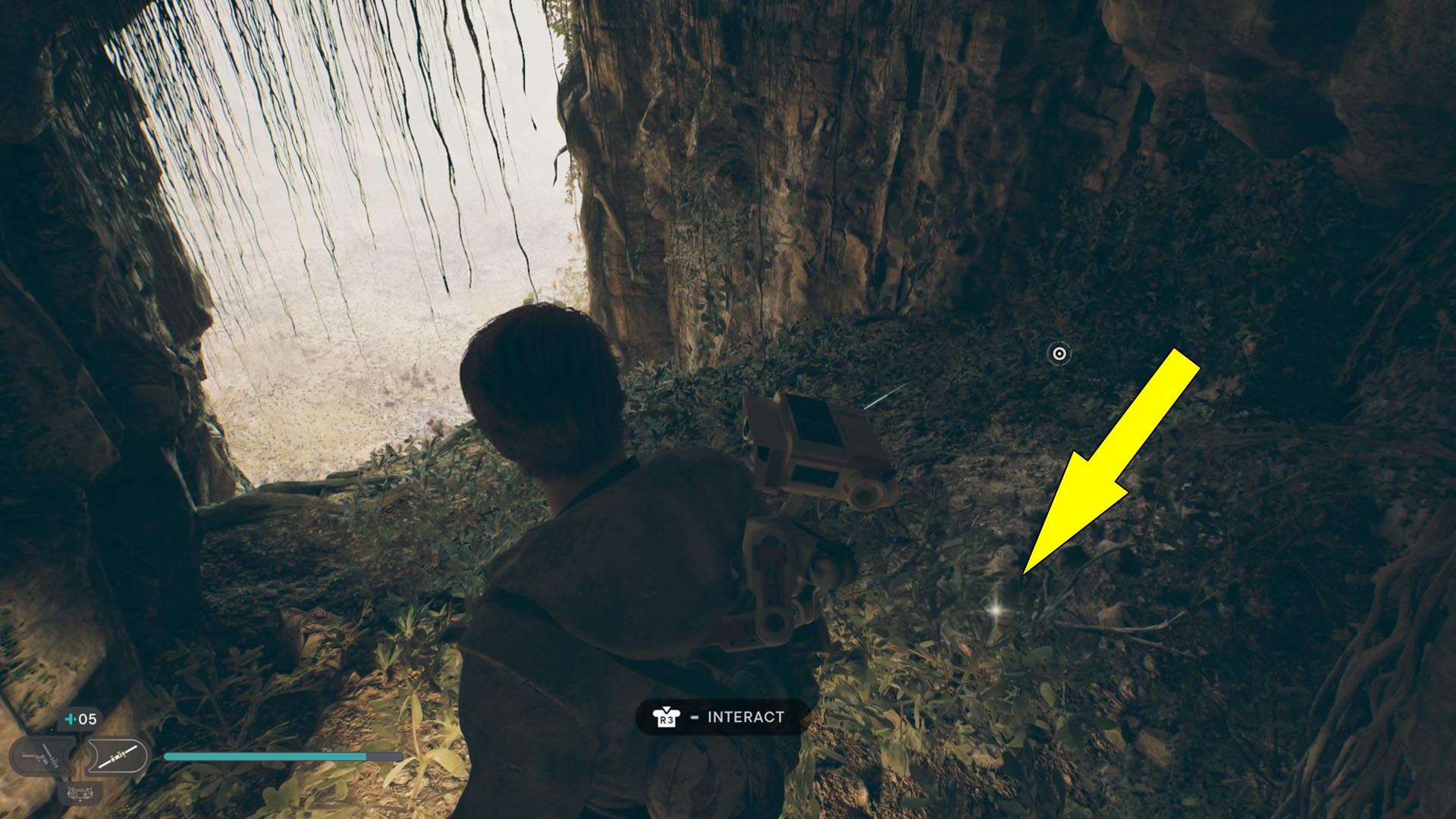This screenshot has height=819, width=1456.
Task: Click the white arrow above the R3 icon
Action: (667, 708)
